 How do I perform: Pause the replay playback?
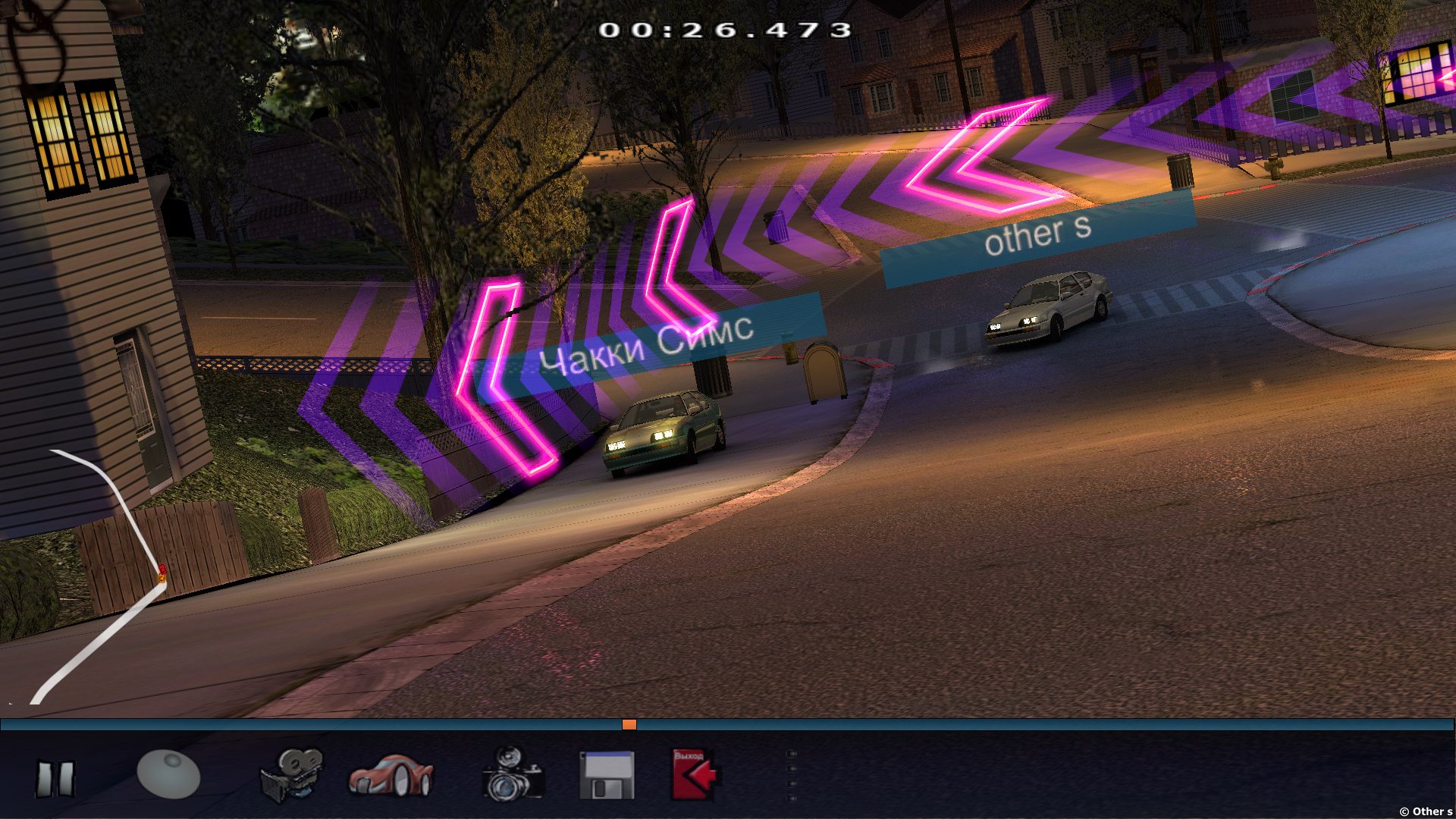pos(55,779)
